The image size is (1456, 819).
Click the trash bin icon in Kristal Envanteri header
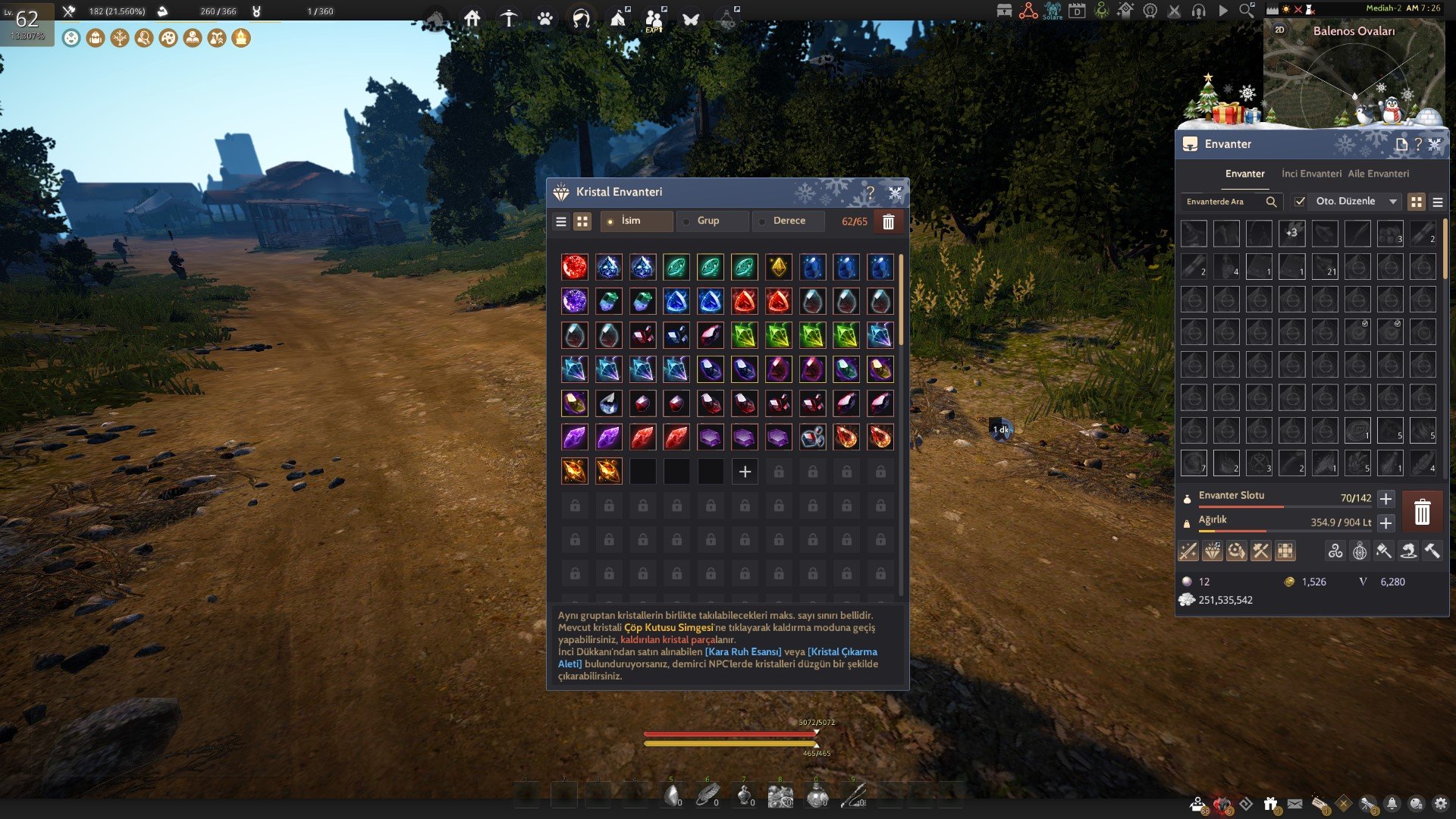tap(889, 221)
